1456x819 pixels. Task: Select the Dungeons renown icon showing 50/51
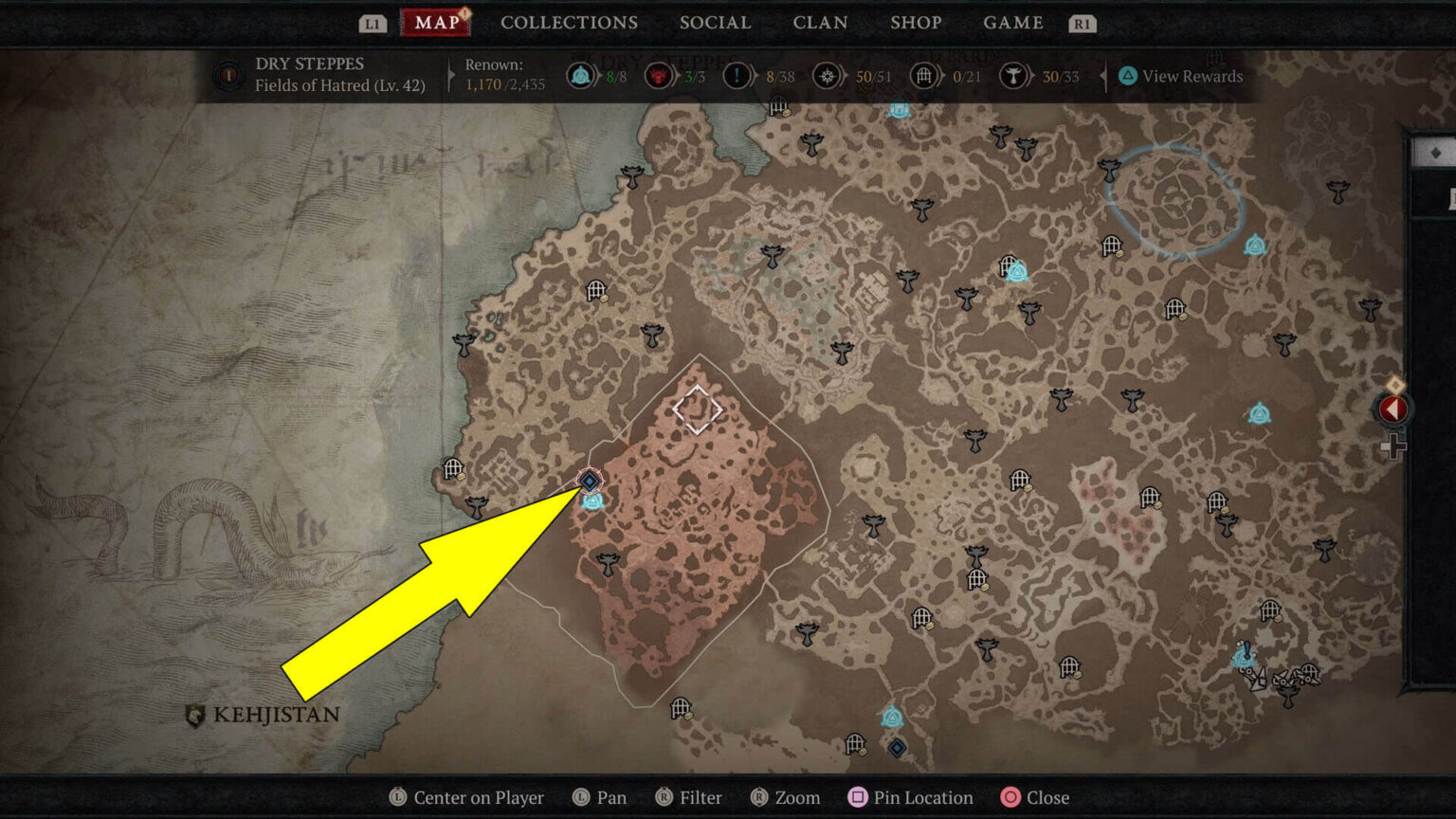point(829,76)
